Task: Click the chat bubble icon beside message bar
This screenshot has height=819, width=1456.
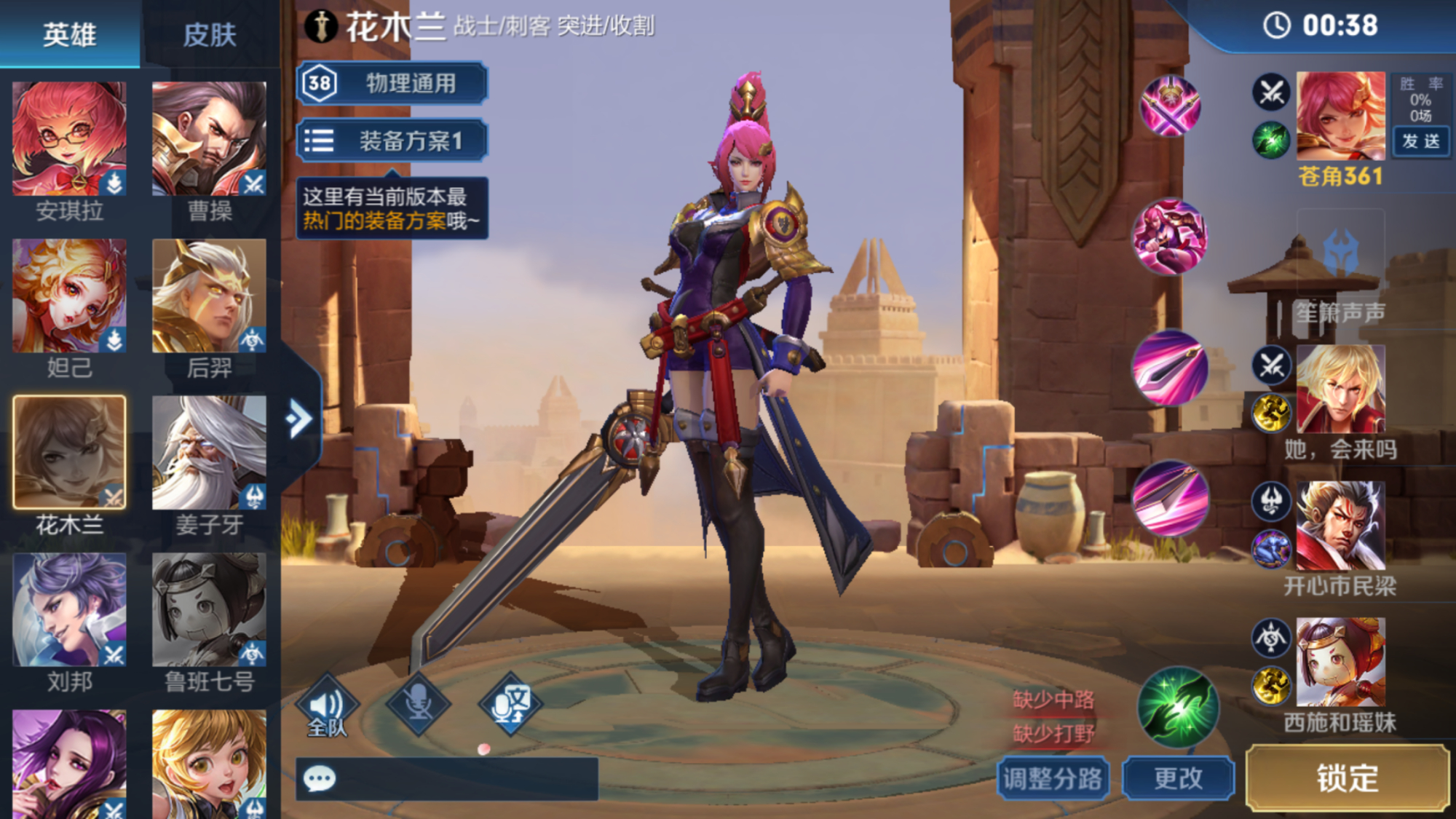Action: 319,779
